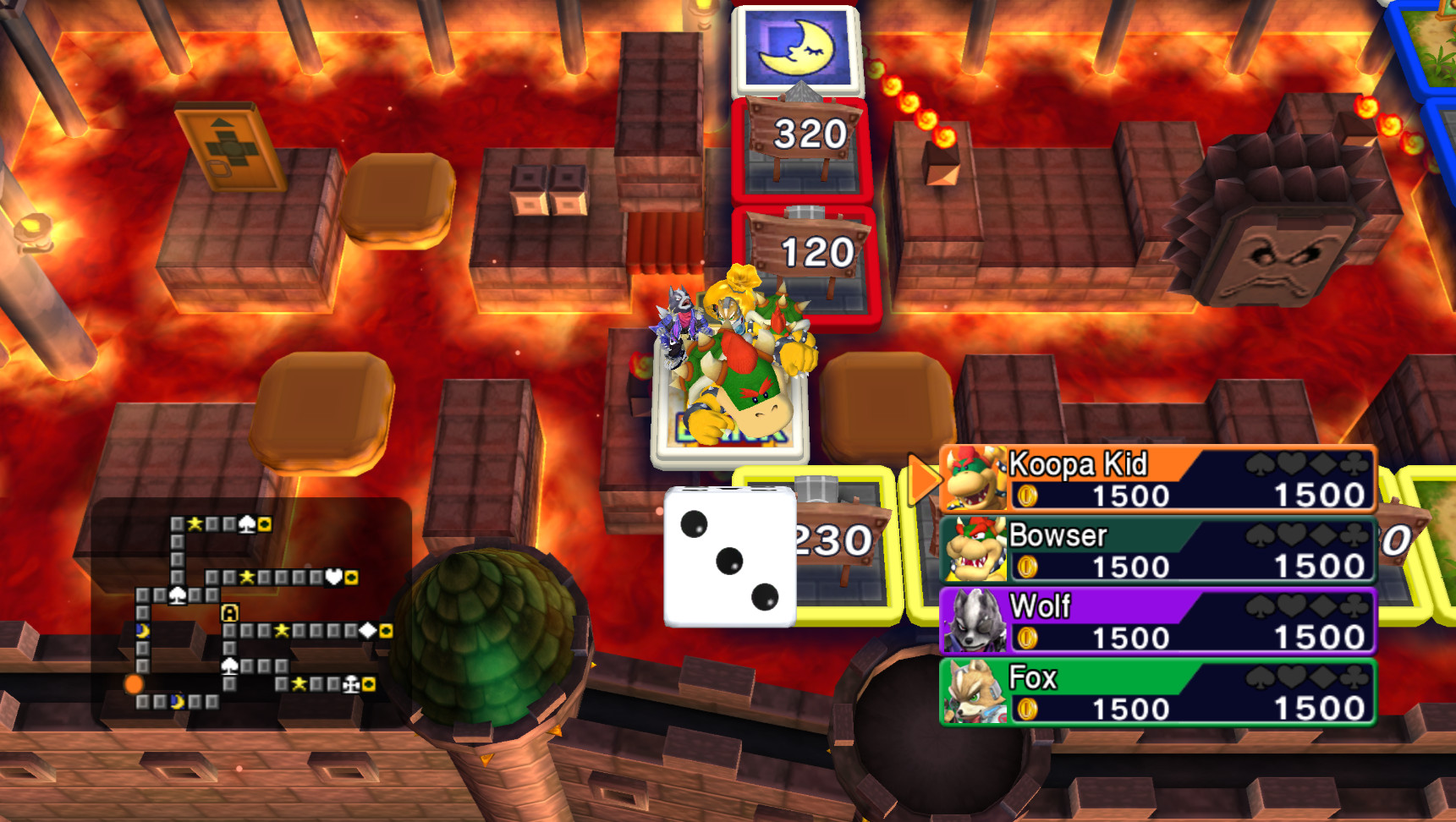Click the 'A' arcade square on the minimap
The width and height of the screenshot is (1456, 822).
(x=229, y=613)
